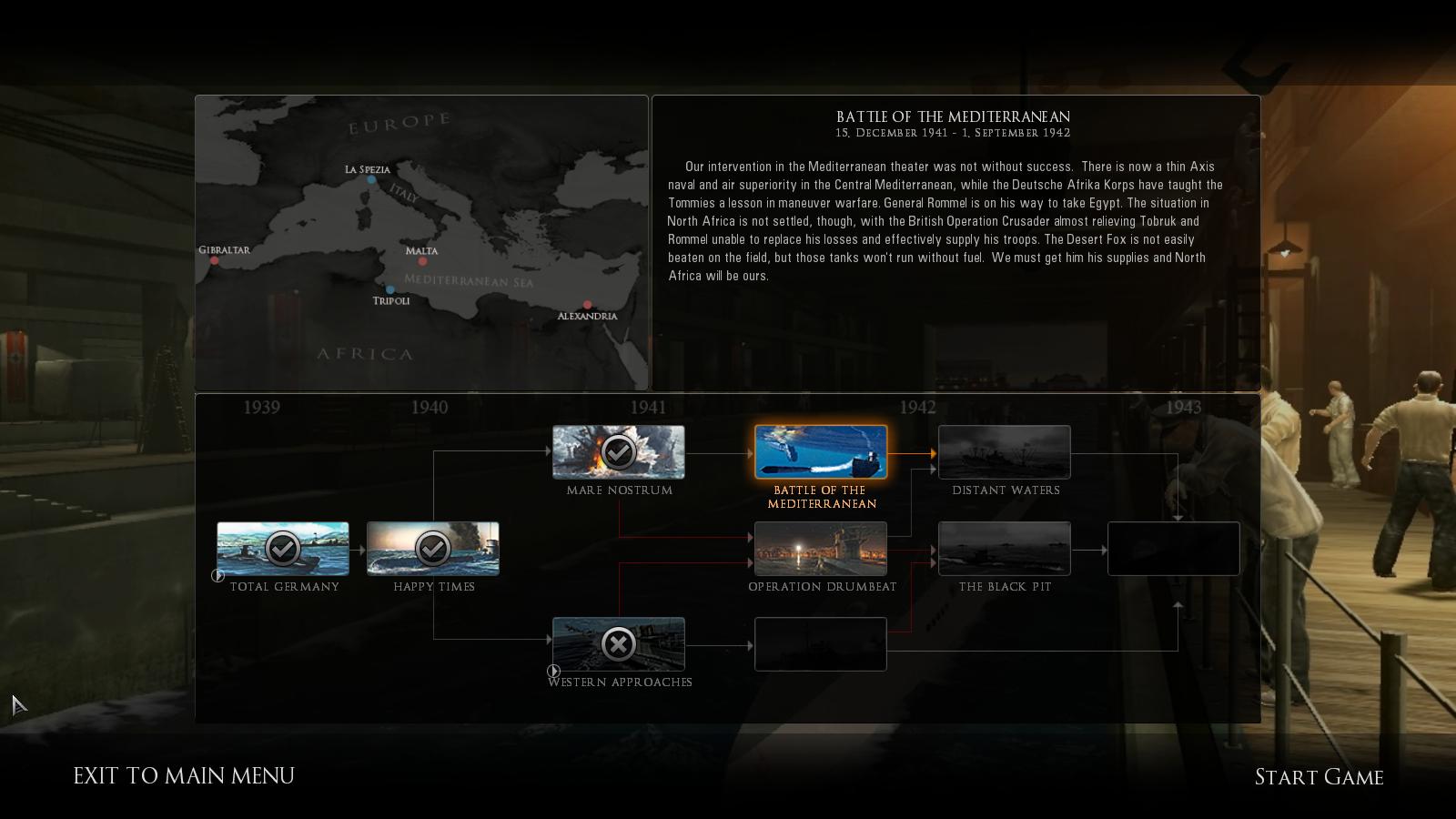This screenshot has width=1456, height=819.
Task: Pick the Distant Waters campaign tile
Action: (x=1005, y=452)
